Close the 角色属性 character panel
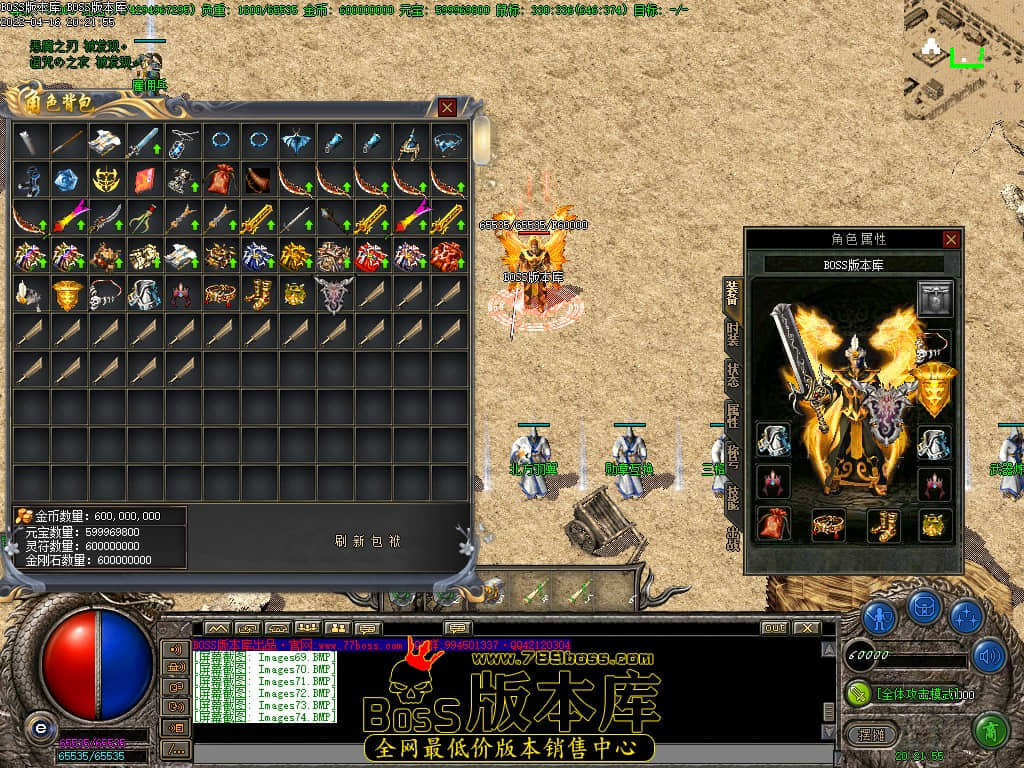This screenshot has width=1024, height=768. (951, 239)
